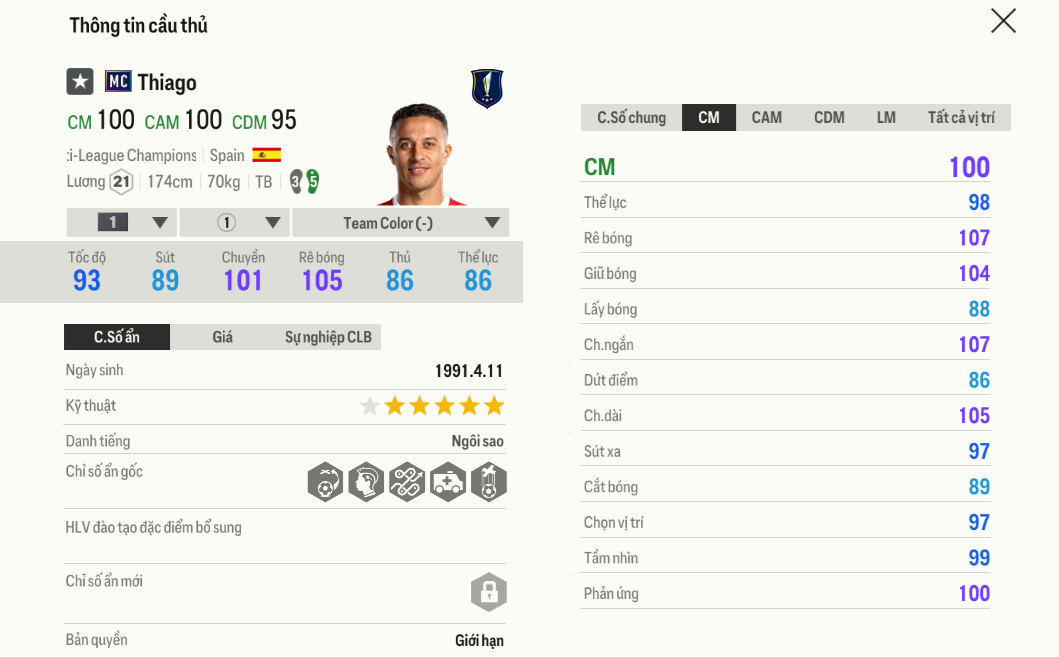Expand the upgrade level dropdown
The width and height of the screenshot is (1059, 657).
(122, 223)
